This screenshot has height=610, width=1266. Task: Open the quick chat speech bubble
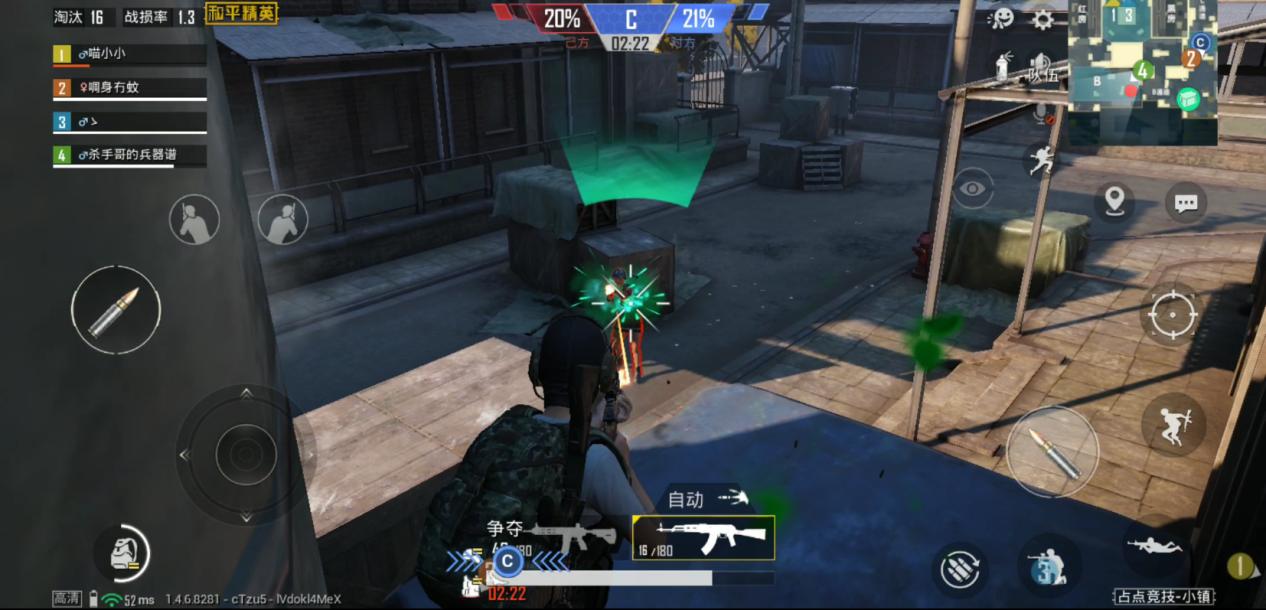(x=1186, y=203)
